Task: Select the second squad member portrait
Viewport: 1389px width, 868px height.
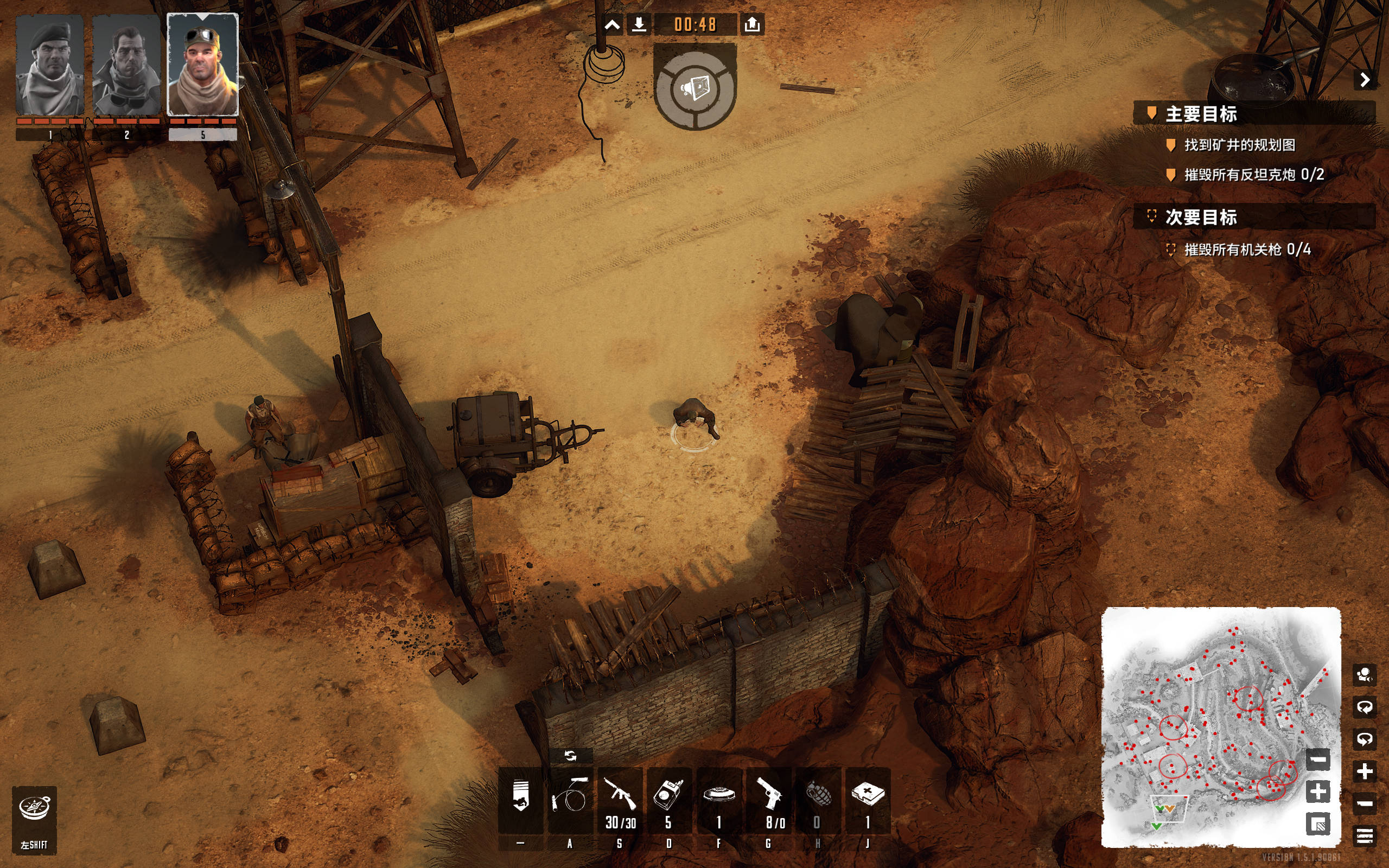Action: point(126,65)
